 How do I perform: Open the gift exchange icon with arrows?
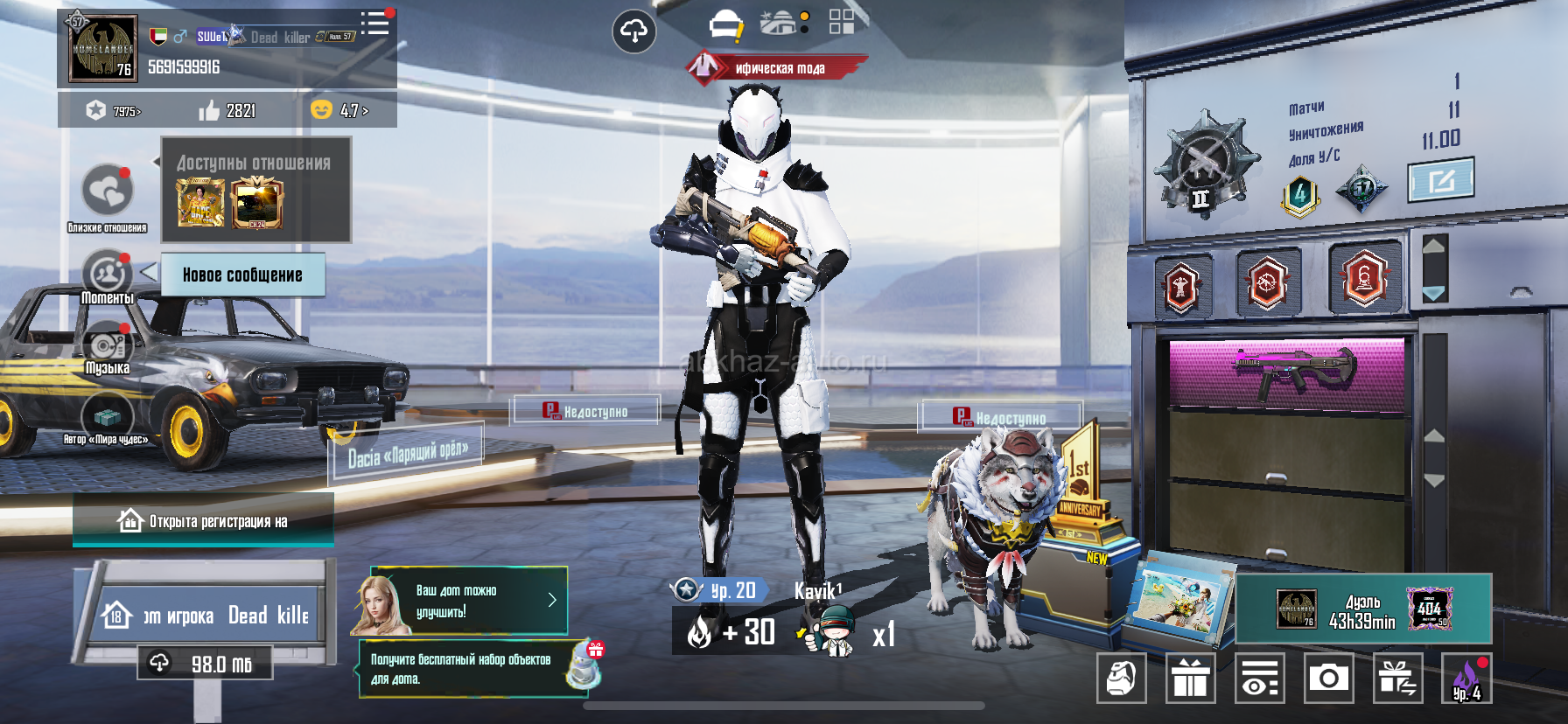[x=1397, y=678]
